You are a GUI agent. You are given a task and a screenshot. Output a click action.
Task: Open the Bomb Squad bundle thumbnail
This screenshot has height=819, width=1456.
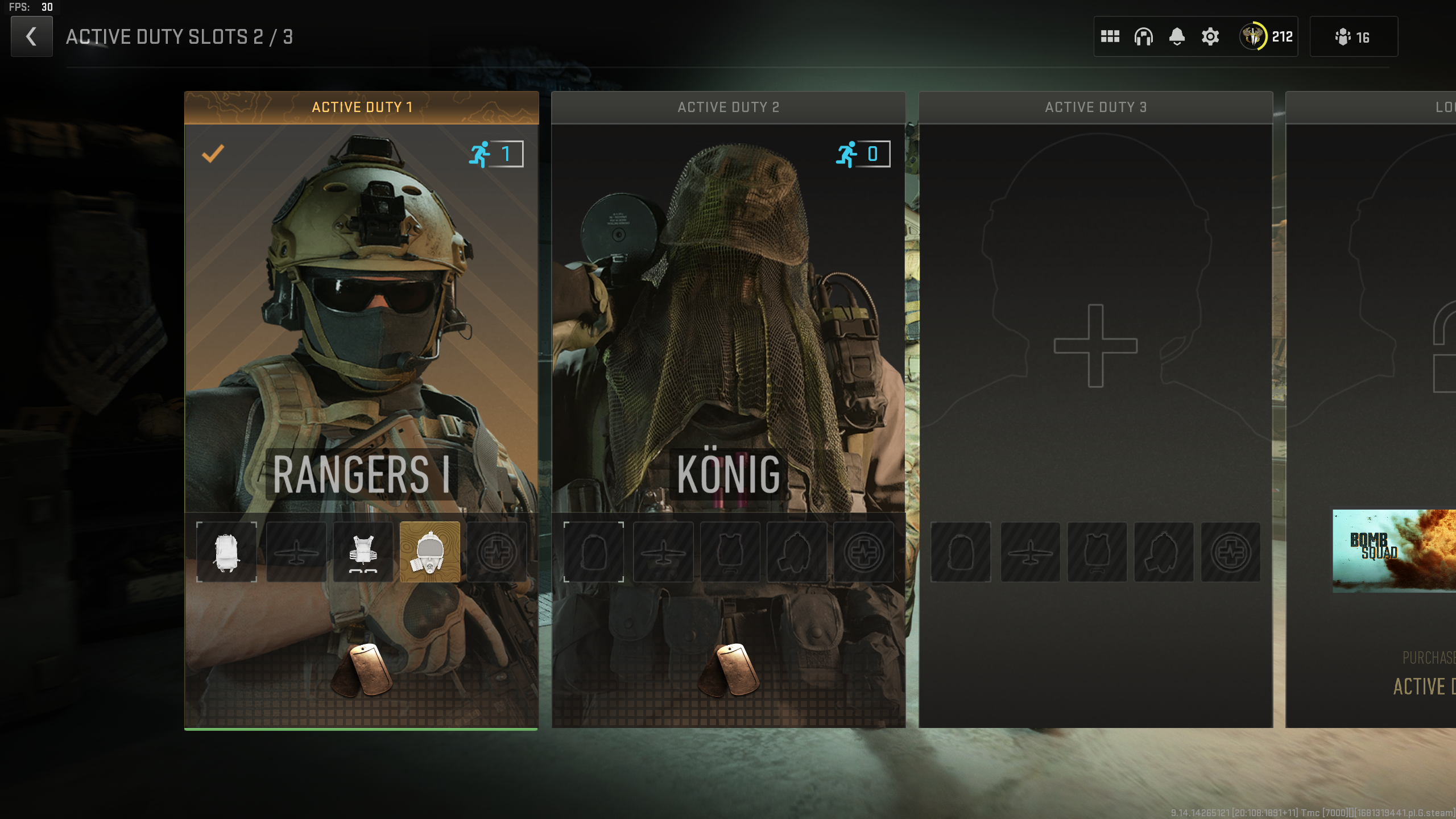point(1393,551)
